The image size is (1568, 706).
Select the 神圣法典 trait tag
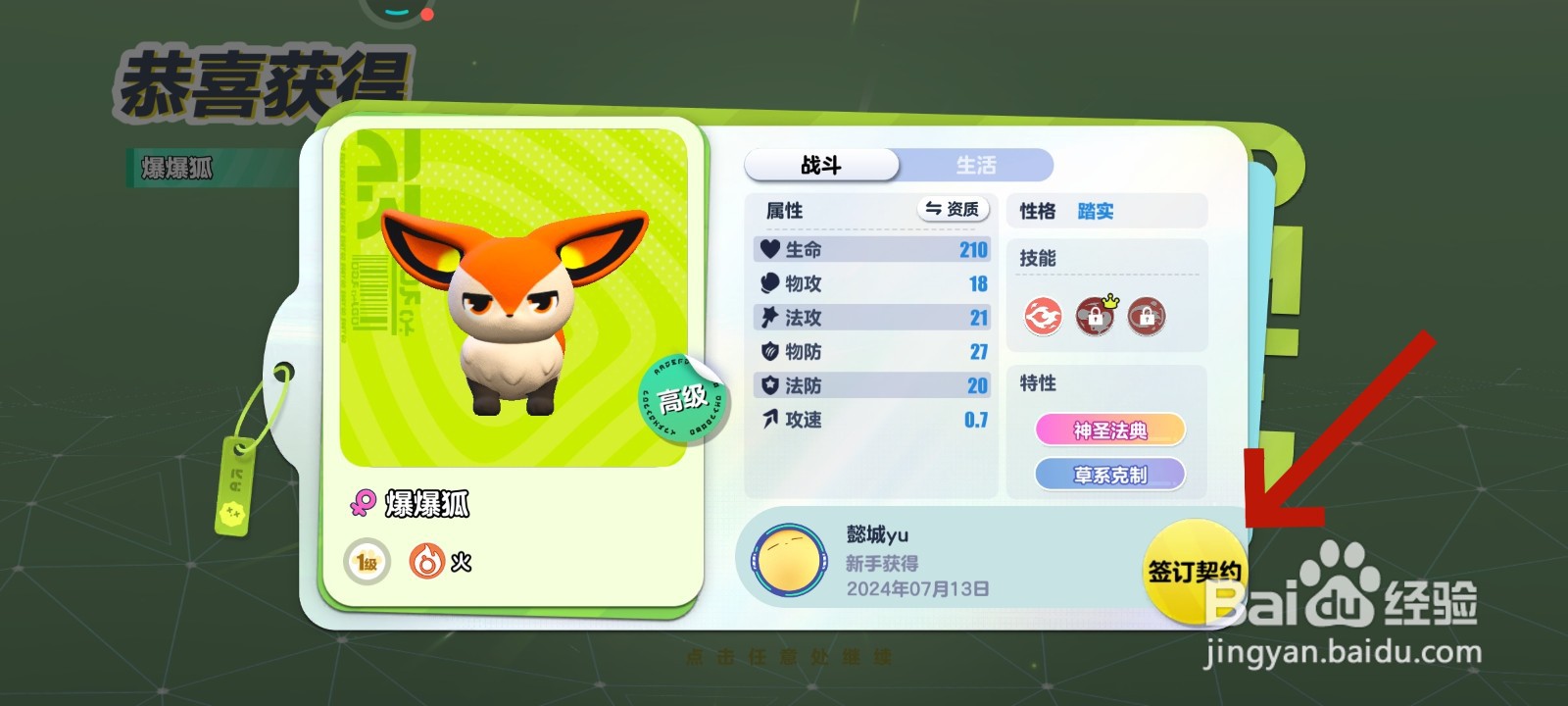click(1111, 430)
